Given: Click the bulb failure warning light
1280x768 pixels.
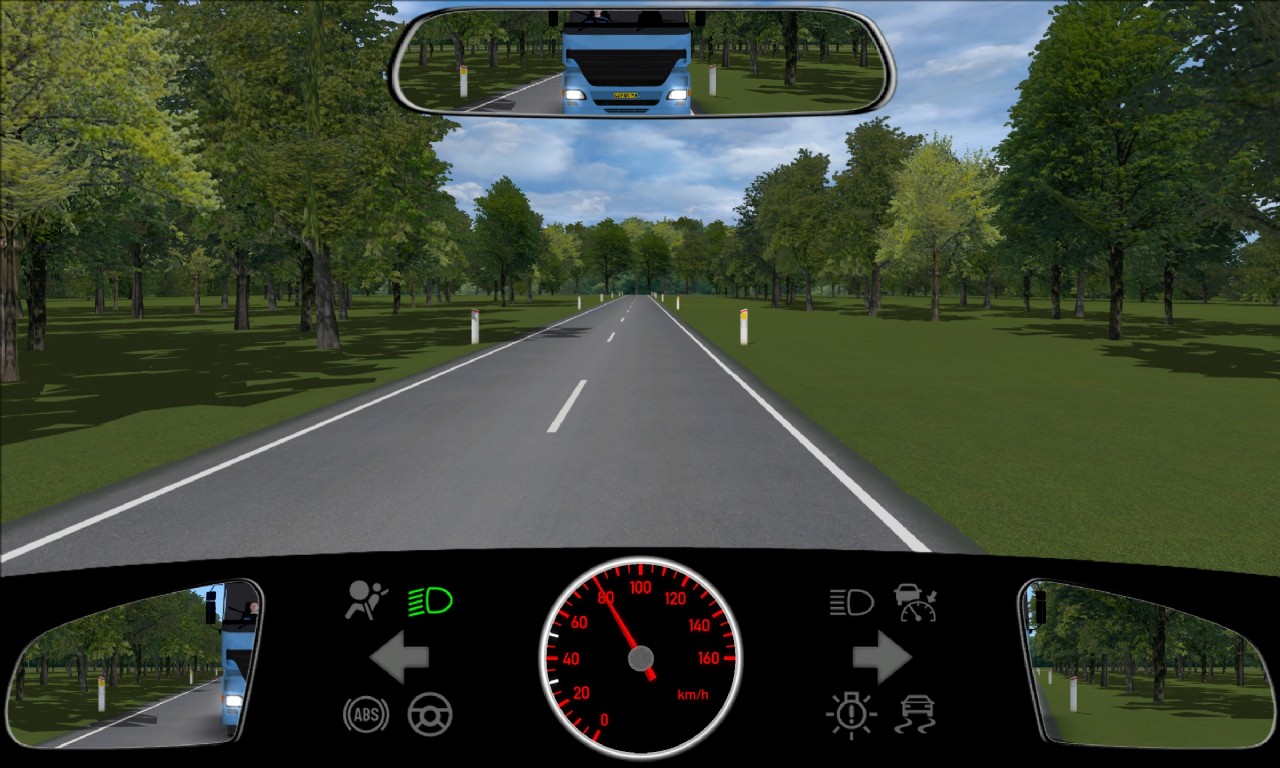Looking at the screenshot, I should pos(851,715).
